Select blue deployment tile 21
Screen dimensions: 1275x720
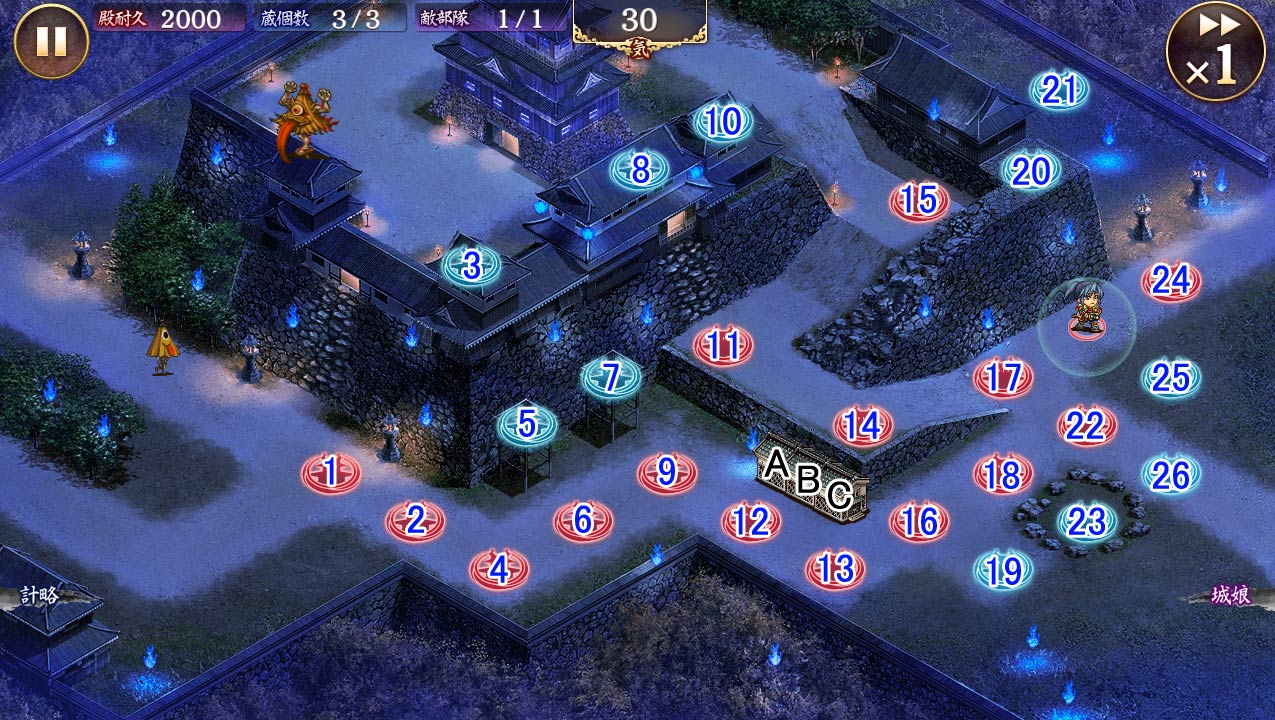[1058, 91]
